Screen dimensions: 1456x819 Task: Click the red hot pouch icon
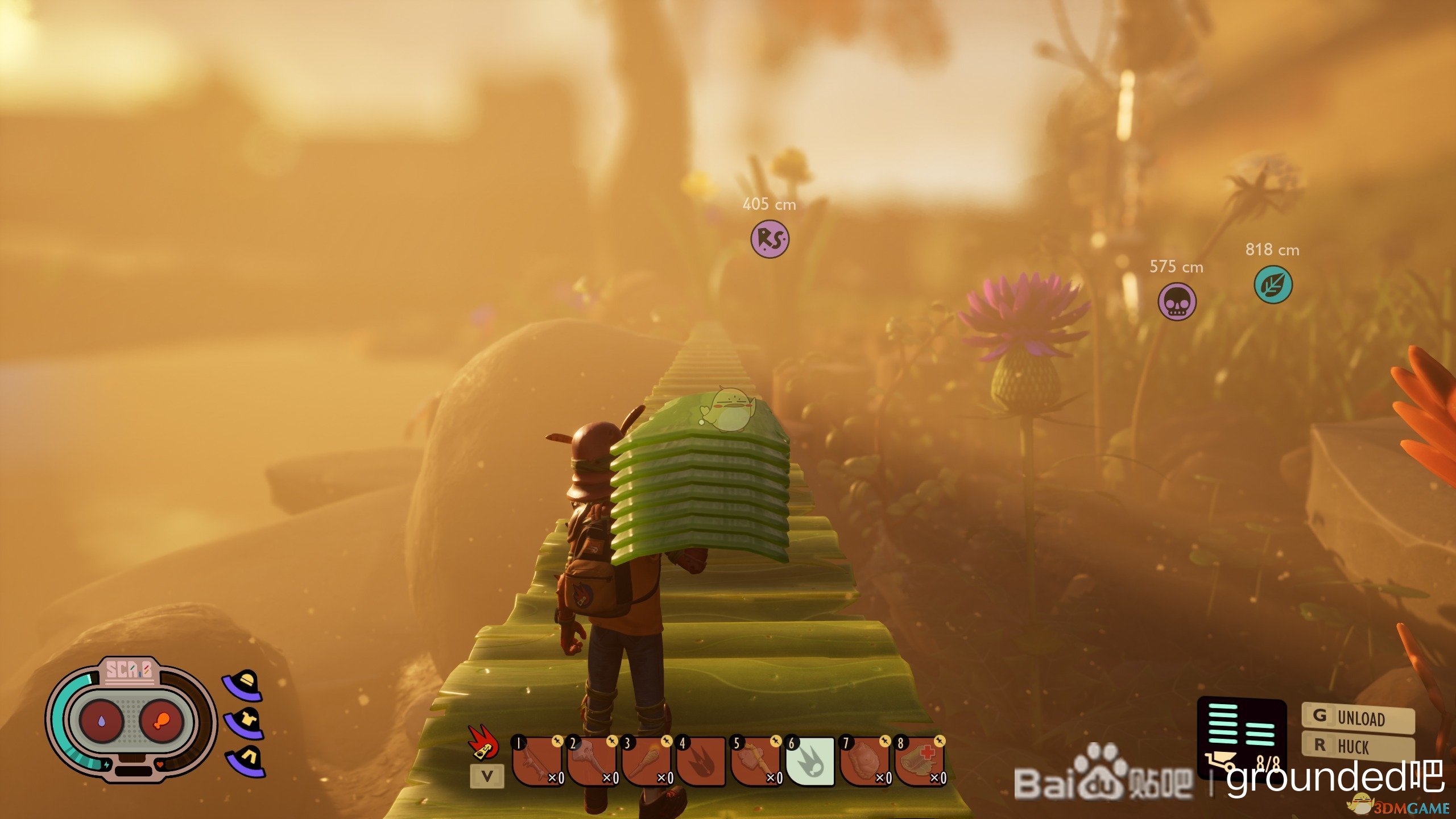[483, 742]
